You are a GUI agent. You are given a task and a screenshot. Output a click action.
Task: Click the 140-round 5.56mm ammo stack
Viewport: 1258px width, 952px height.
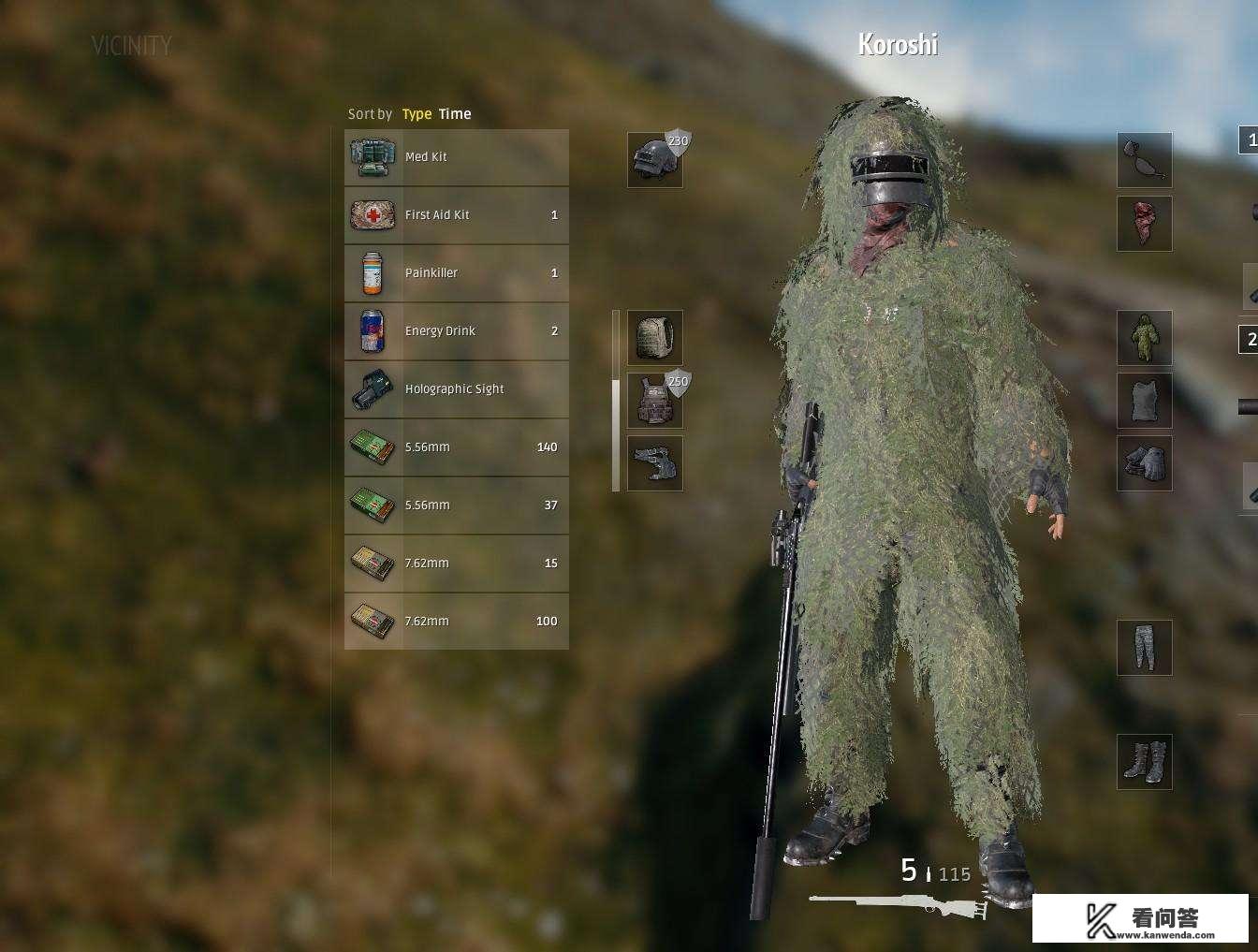coord(456,447)
